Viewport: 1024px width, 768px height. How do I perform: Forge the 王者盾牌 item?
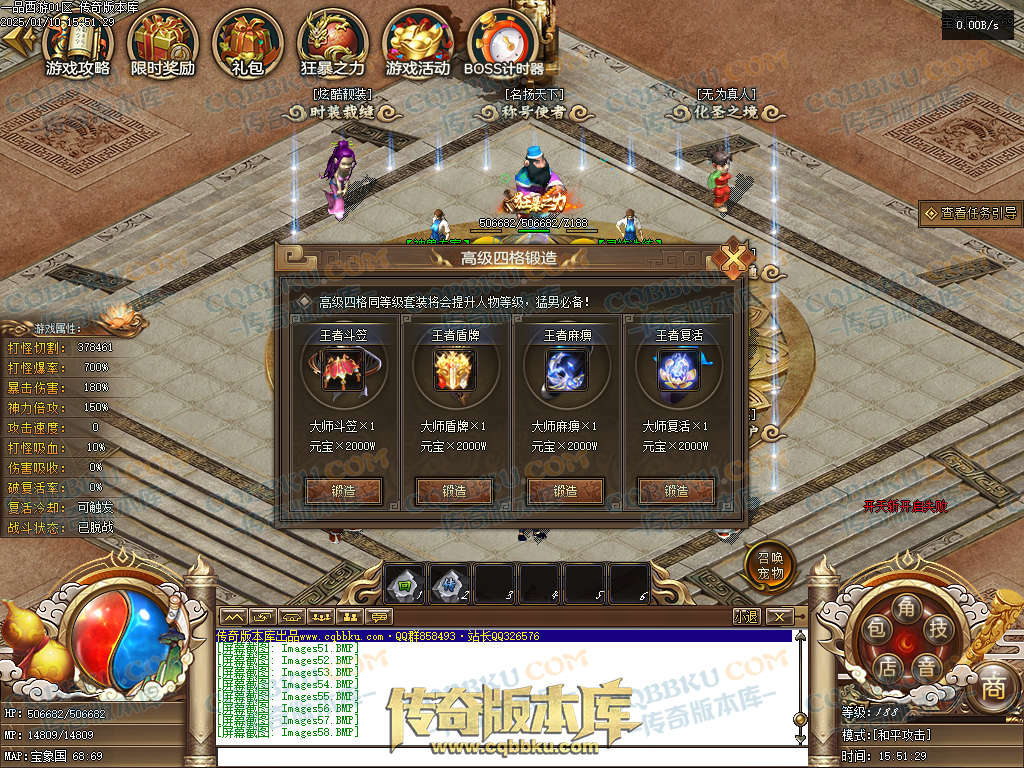point(454,491)
